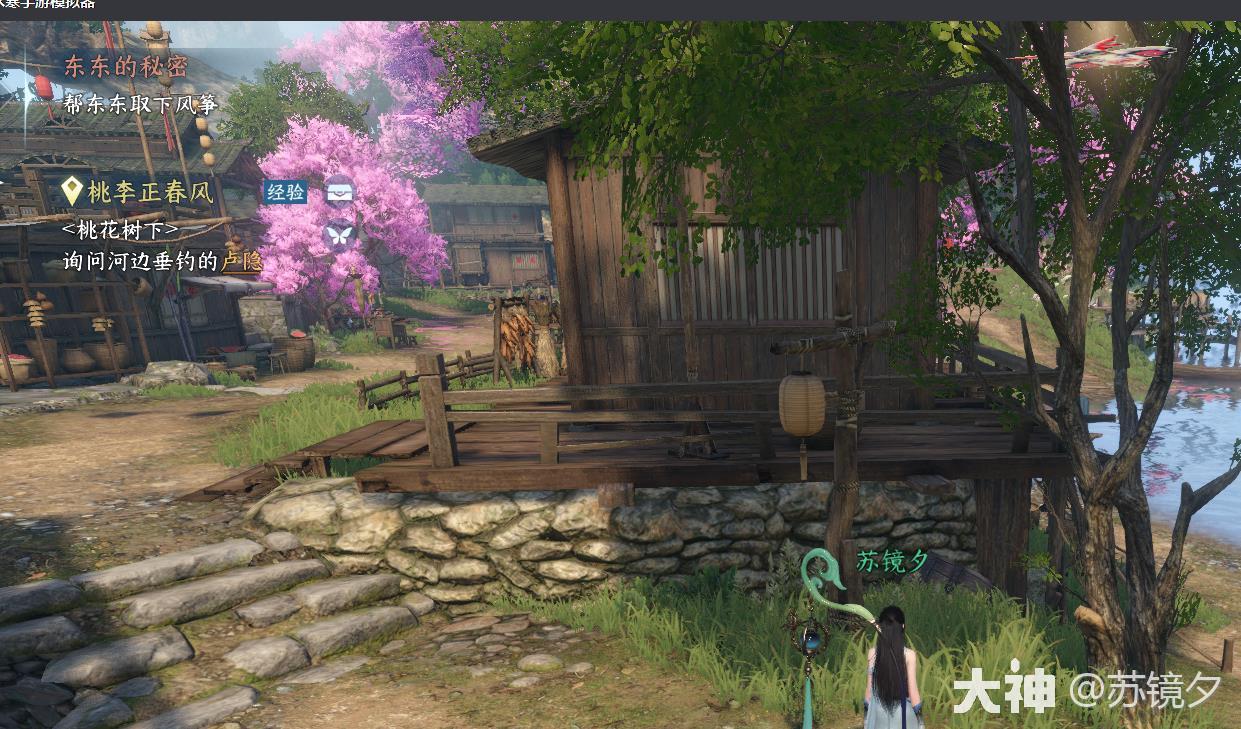Activate the butterfly icon in quest tracker
The image size is (1241, 729).
340,236
